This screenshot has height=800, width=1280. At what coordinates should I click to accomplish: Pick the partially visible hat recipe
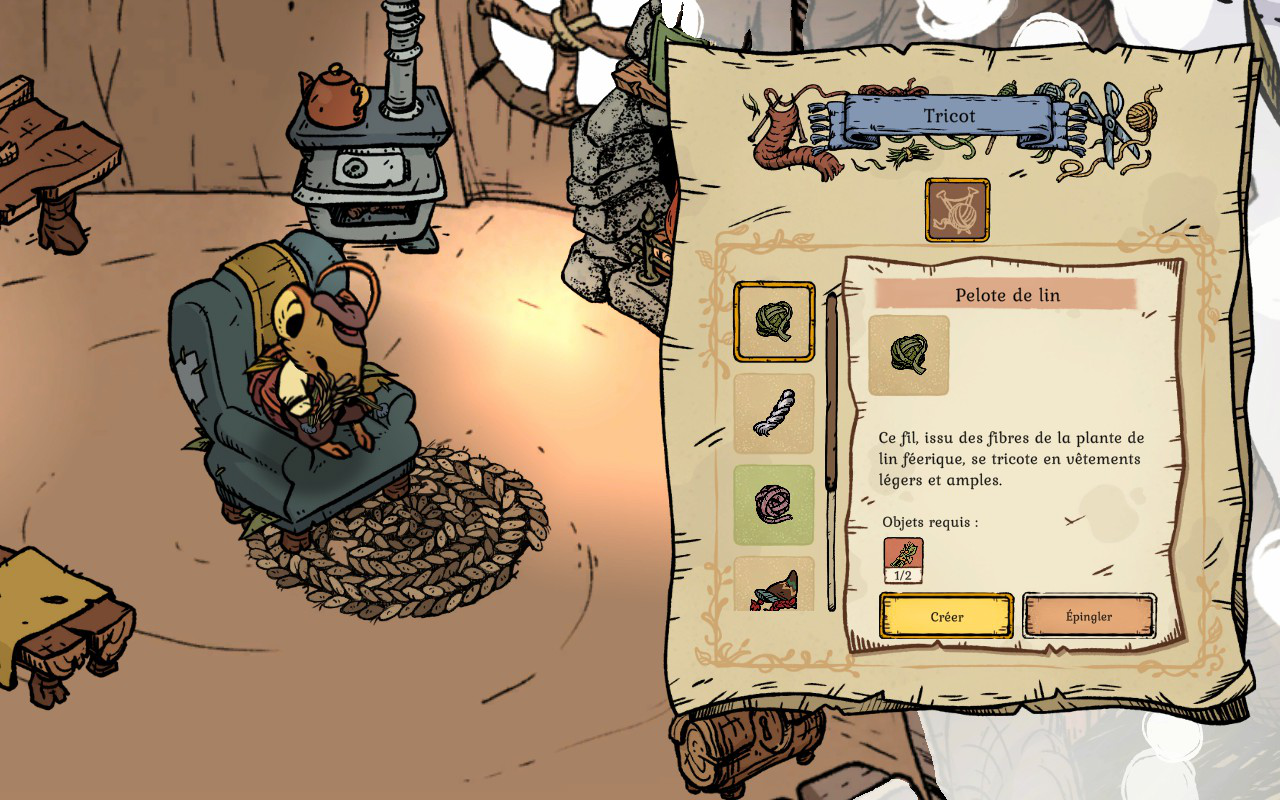point(774,586)
